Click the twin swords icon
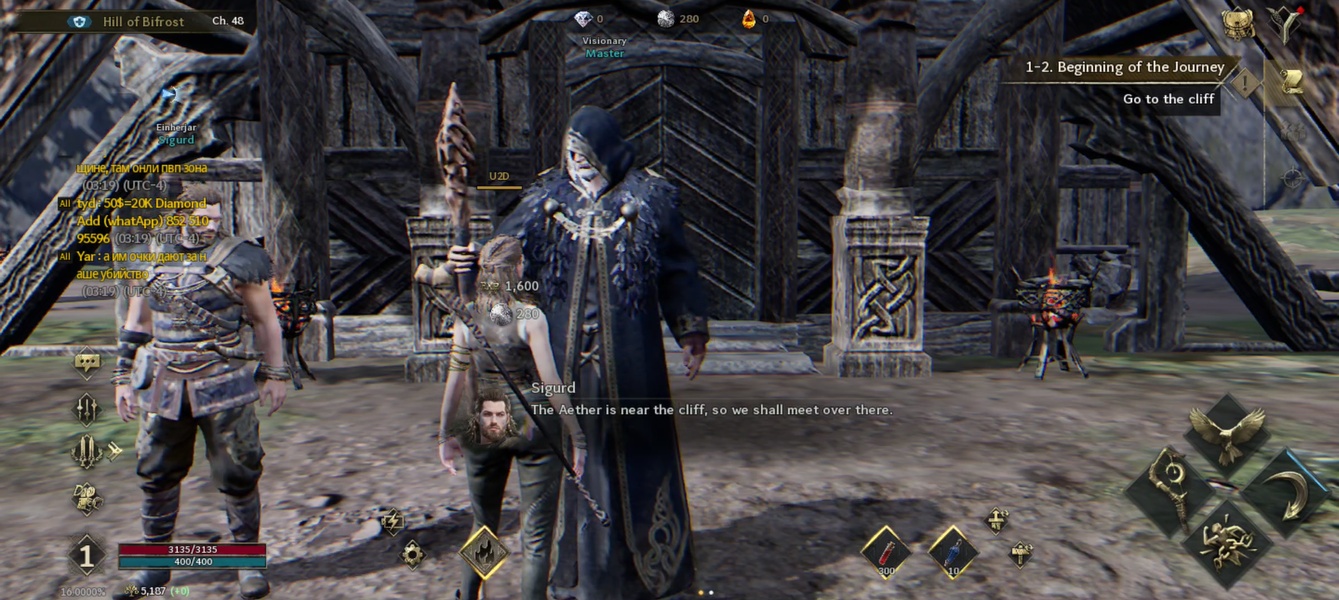 point(87,451)
